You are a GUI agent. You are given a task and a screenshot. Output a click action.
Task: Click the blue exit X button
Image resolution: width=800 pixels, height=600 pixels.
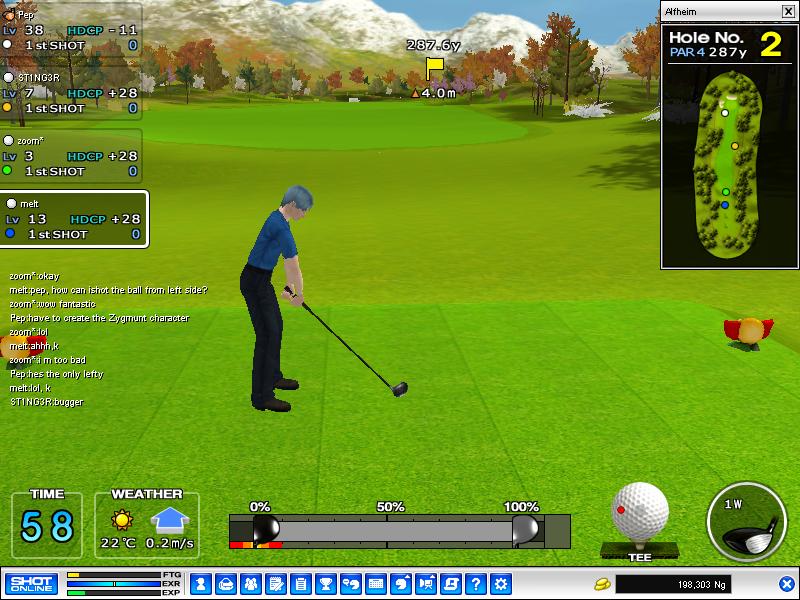(x=786, y=583)
